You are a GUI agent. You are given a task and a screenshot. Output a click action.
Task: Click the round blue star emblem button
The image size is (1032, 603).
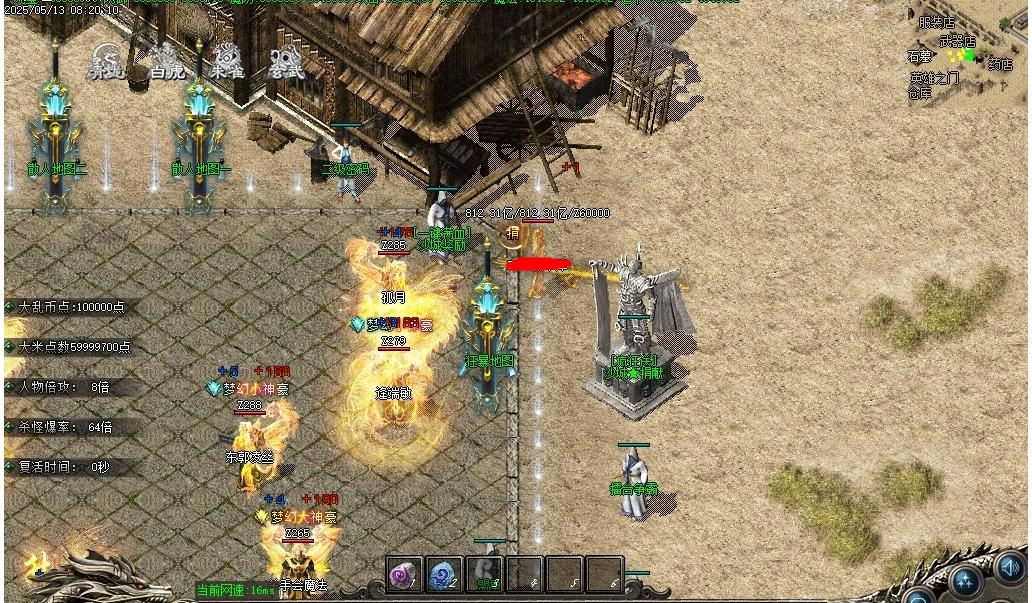965,580
